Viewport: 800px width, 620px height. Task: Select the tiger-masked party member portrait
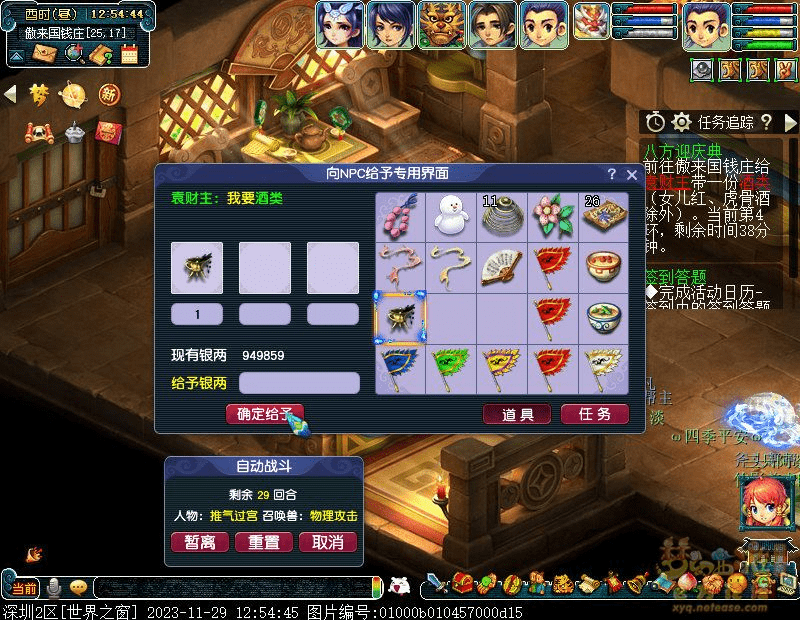441,25
